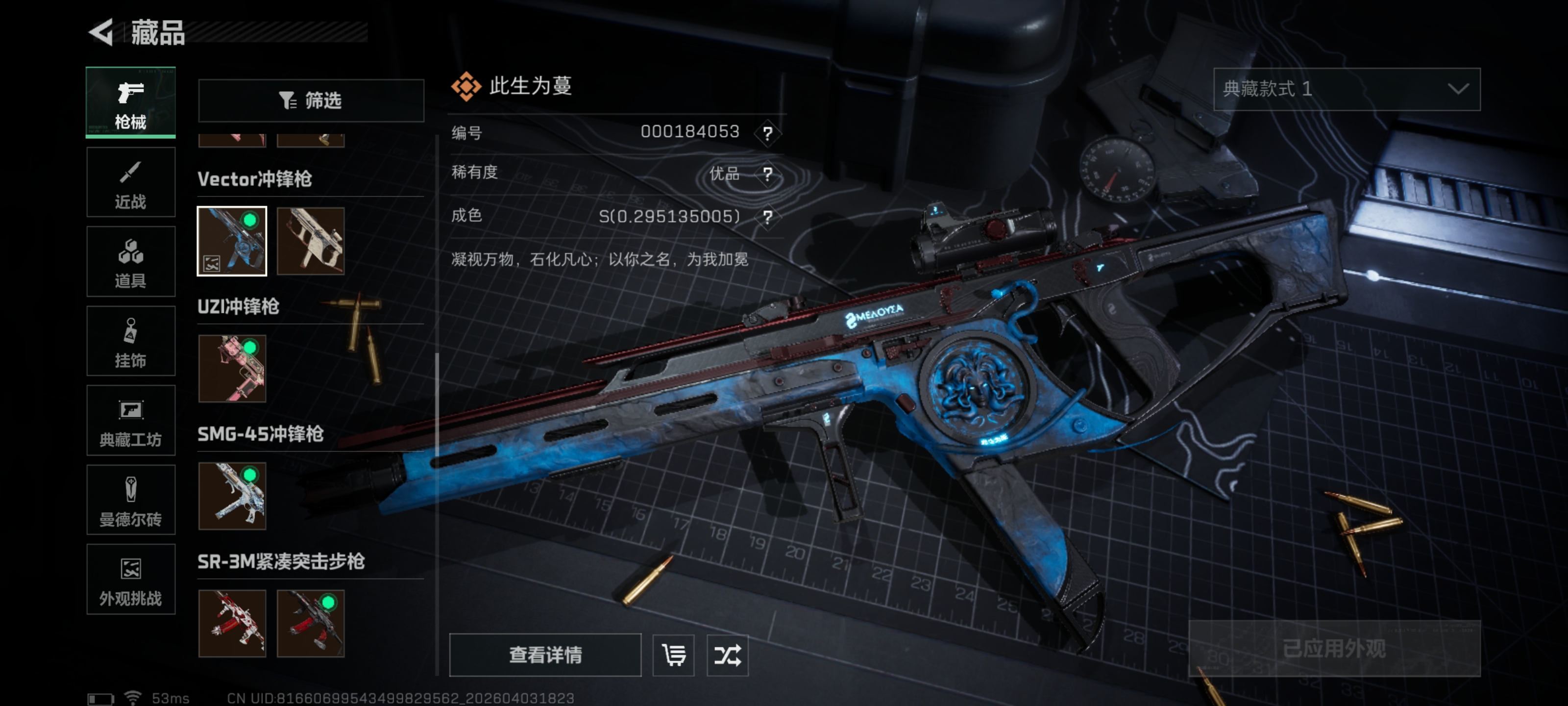1568x706 pixels.
Task: Switch to the 曼德尔砖 tab
Action: [130, 500]
